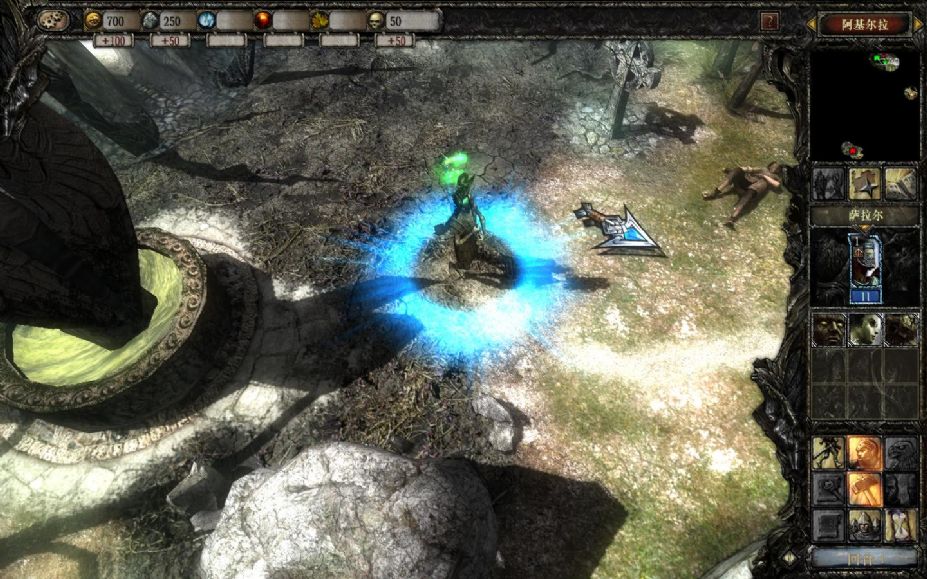This screenshot has width=927, height=579.
Task: Activate the glowing orange face command icon
Action: click(864, 452)
